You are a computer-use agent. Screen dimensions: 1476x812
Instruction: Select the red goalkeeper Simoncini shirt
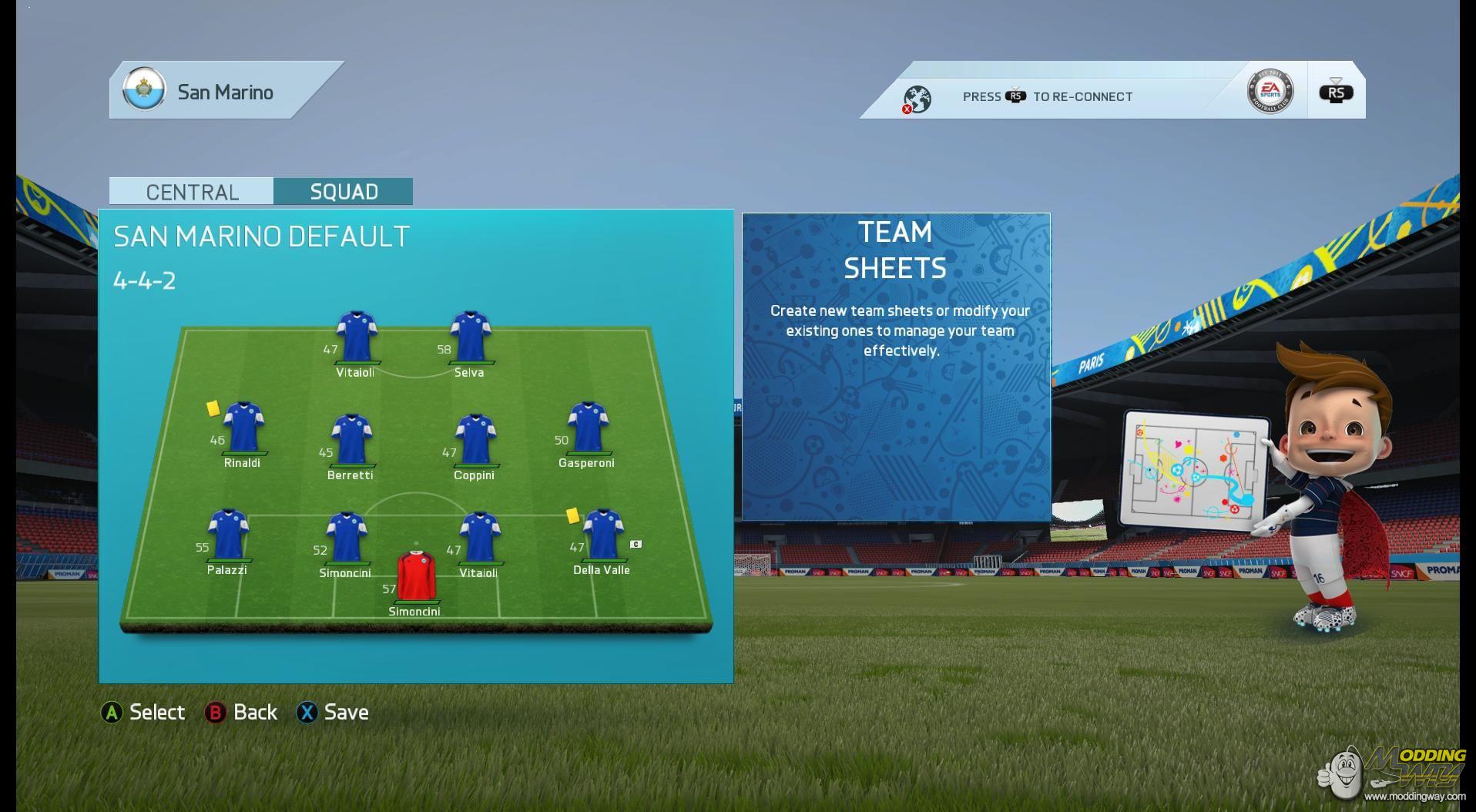[x=416, y=575]
